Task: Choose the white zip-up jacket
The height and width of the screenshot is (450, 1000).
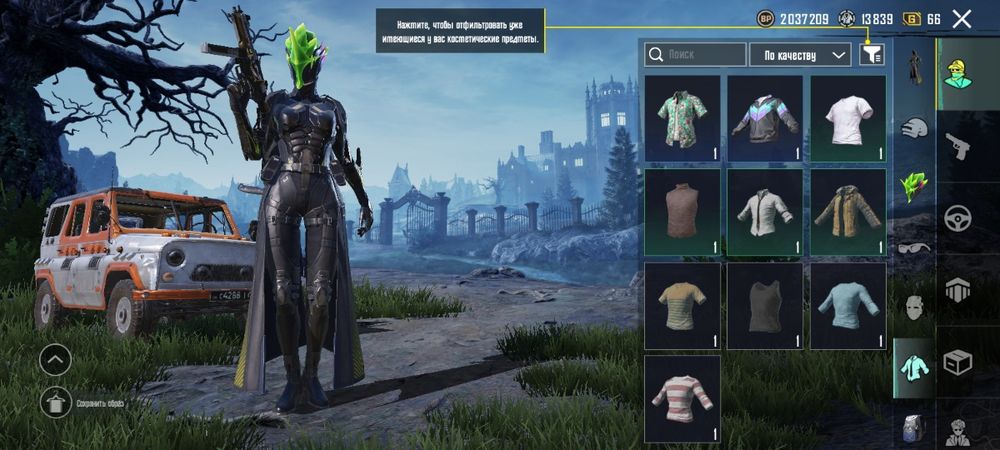Action: coord(765,211)
